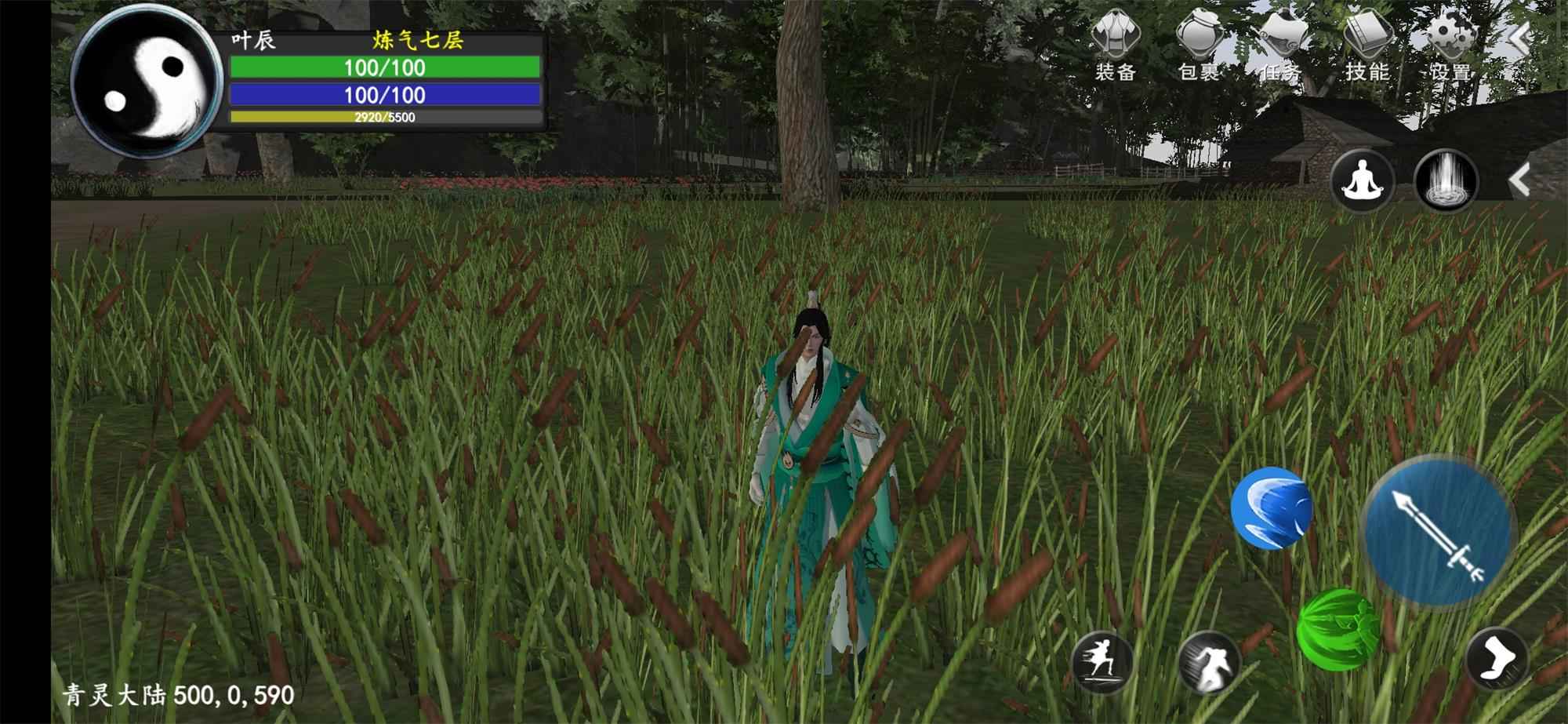Open the 技能 skills book
Screen dimensions: 1568x724
[1367, 45]
